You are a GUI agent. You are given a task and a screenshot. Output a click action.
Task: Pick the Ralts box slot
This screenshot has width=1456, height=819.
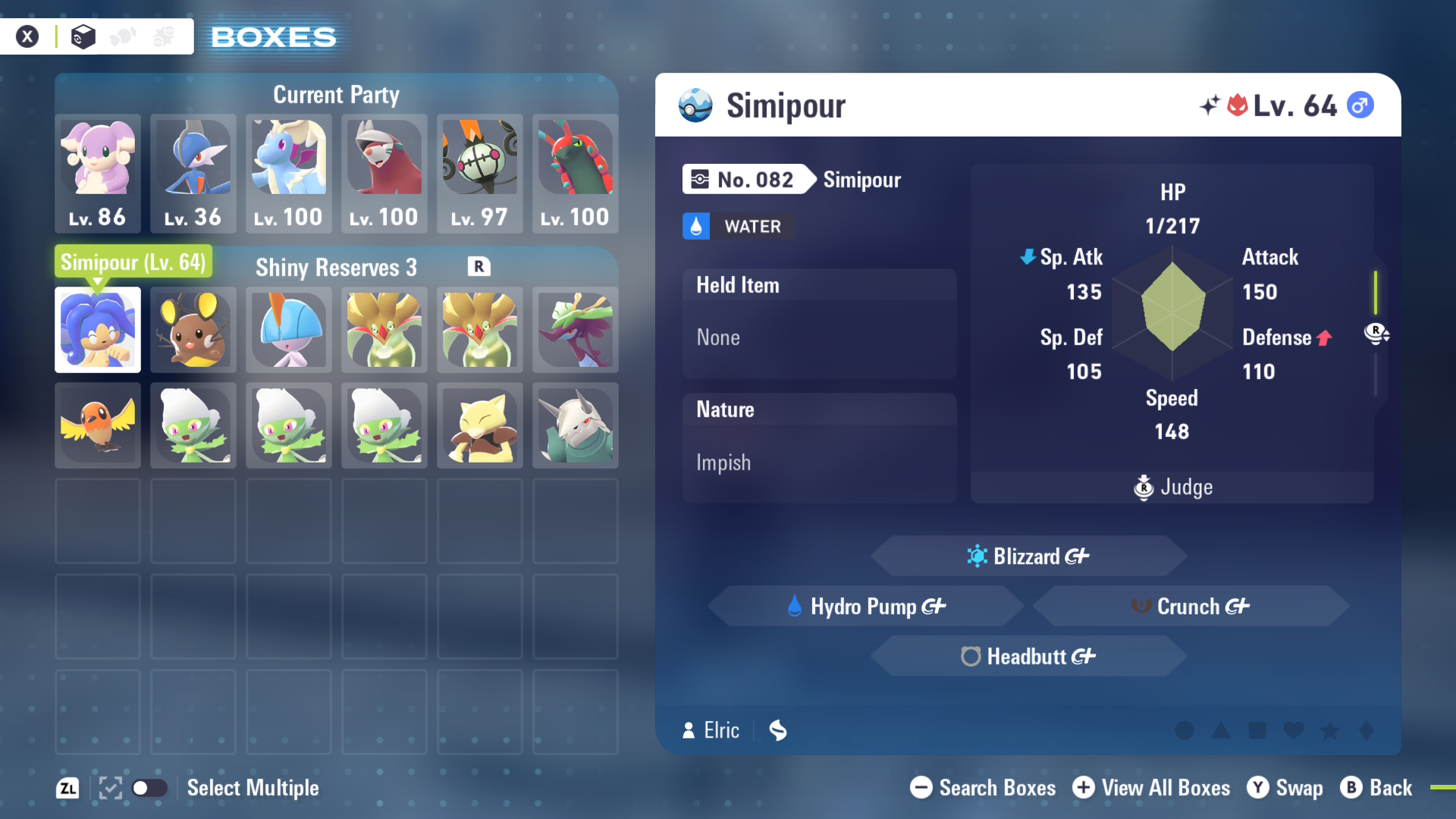point(289,330)
